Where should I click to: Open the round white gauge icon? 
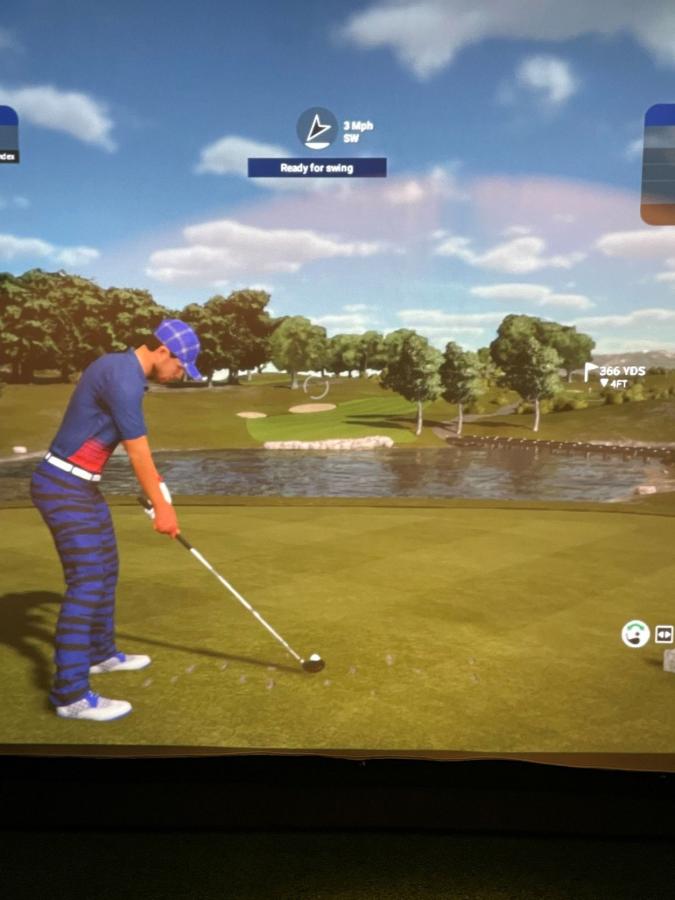(635, 634)
